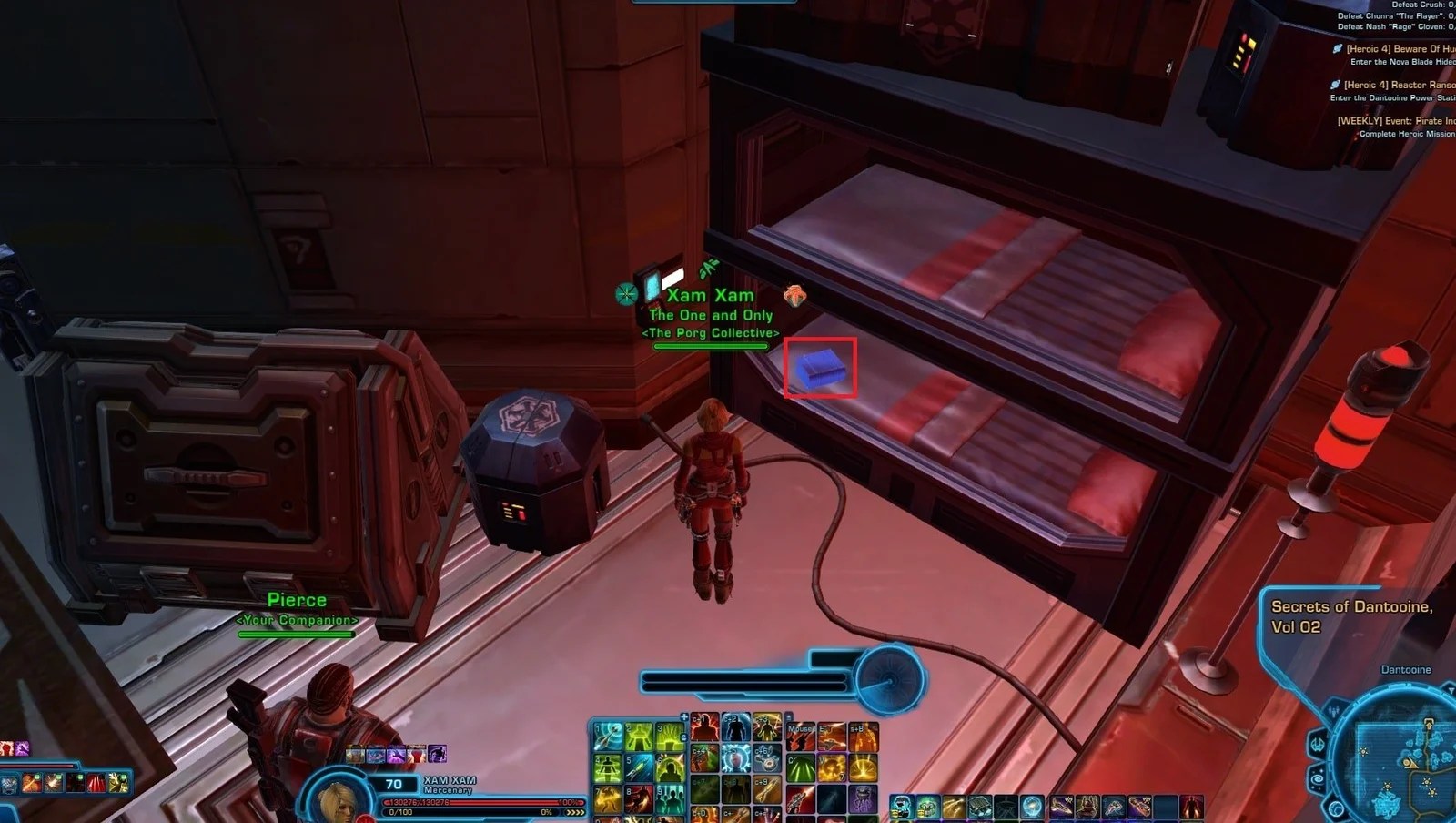Trigger the golden ability on key 7
Image resolution: width=1456 pixels, height=823 pixels.
tap(608, 798)
